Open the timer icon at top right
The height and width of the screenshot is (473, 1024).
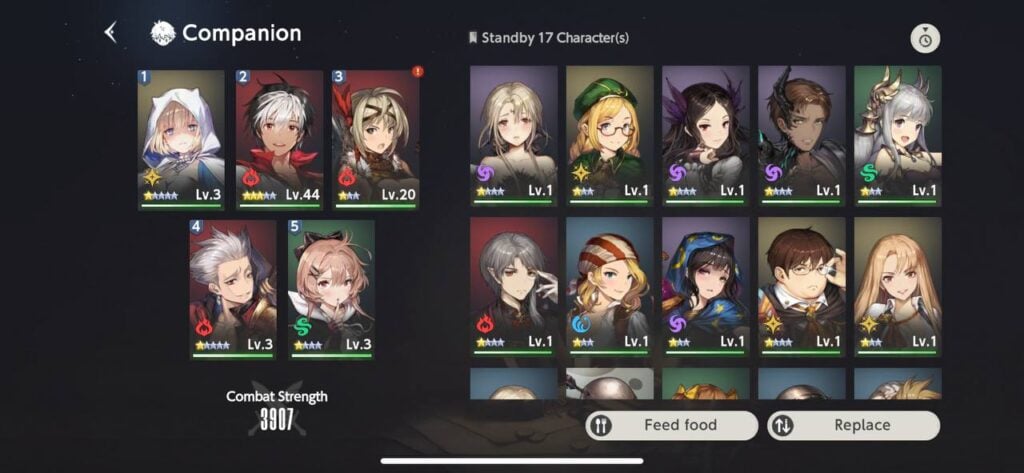[925, 39]
